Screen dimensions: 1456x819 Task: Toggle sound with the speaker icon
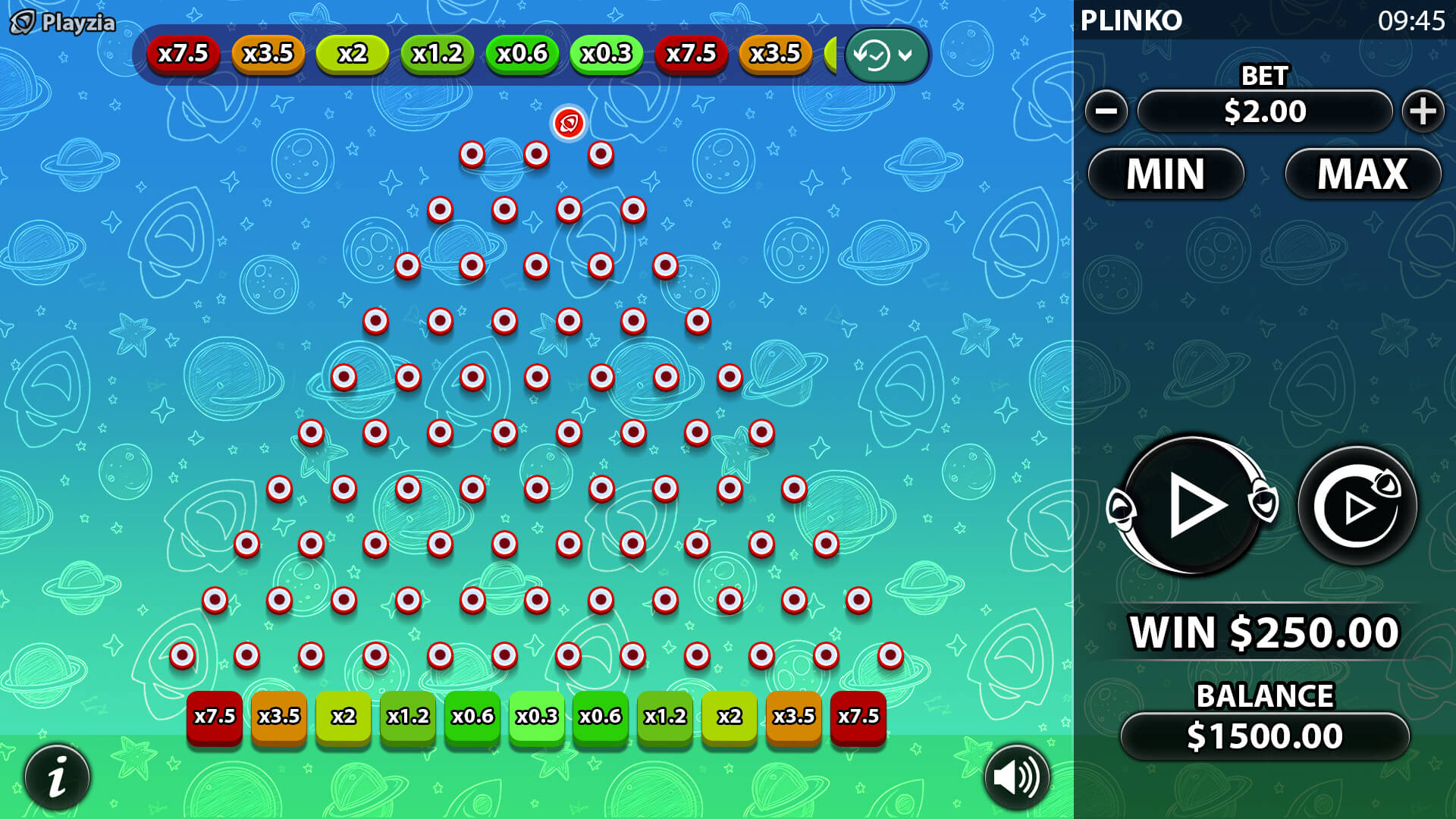tap(1017, 777)
